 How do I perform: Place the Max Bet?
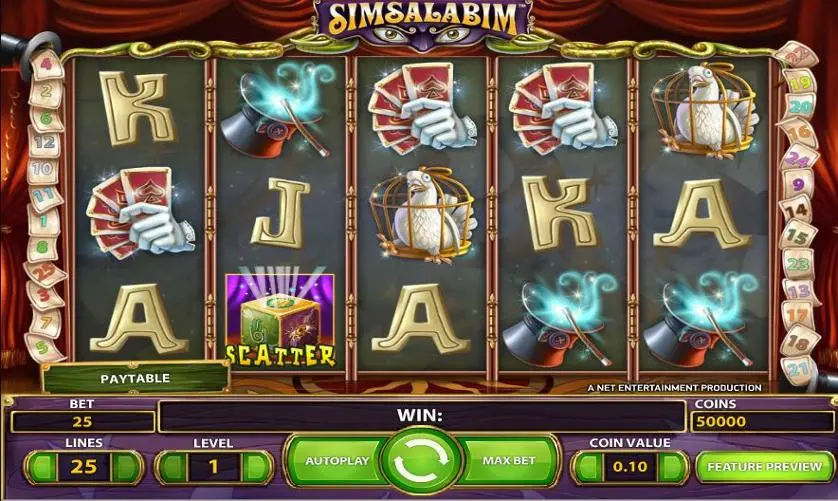pyautogui.click(x=508, y=462)
